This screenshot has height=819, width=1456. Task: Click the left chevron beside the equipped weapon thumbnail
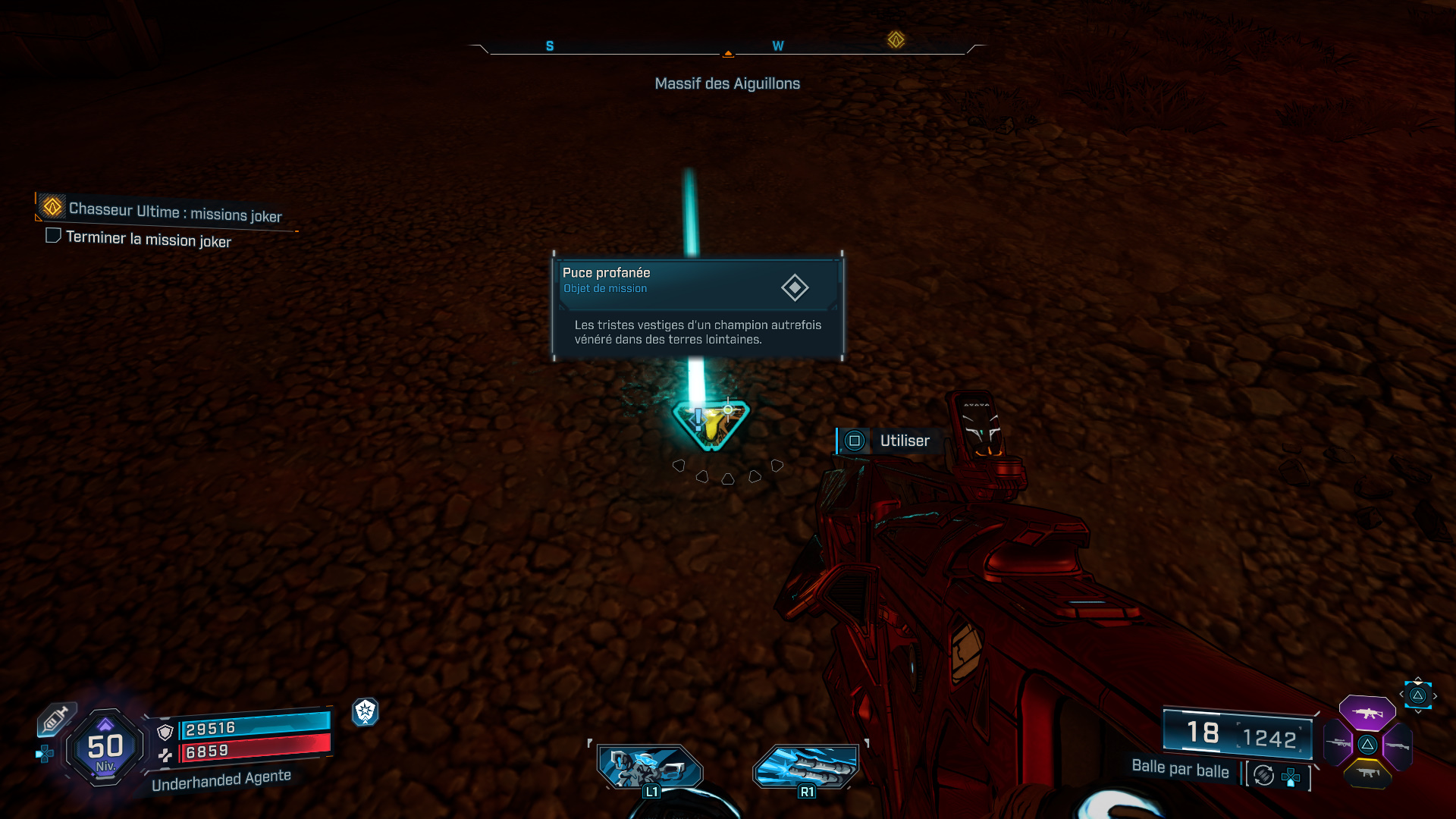click(1402, 694)
